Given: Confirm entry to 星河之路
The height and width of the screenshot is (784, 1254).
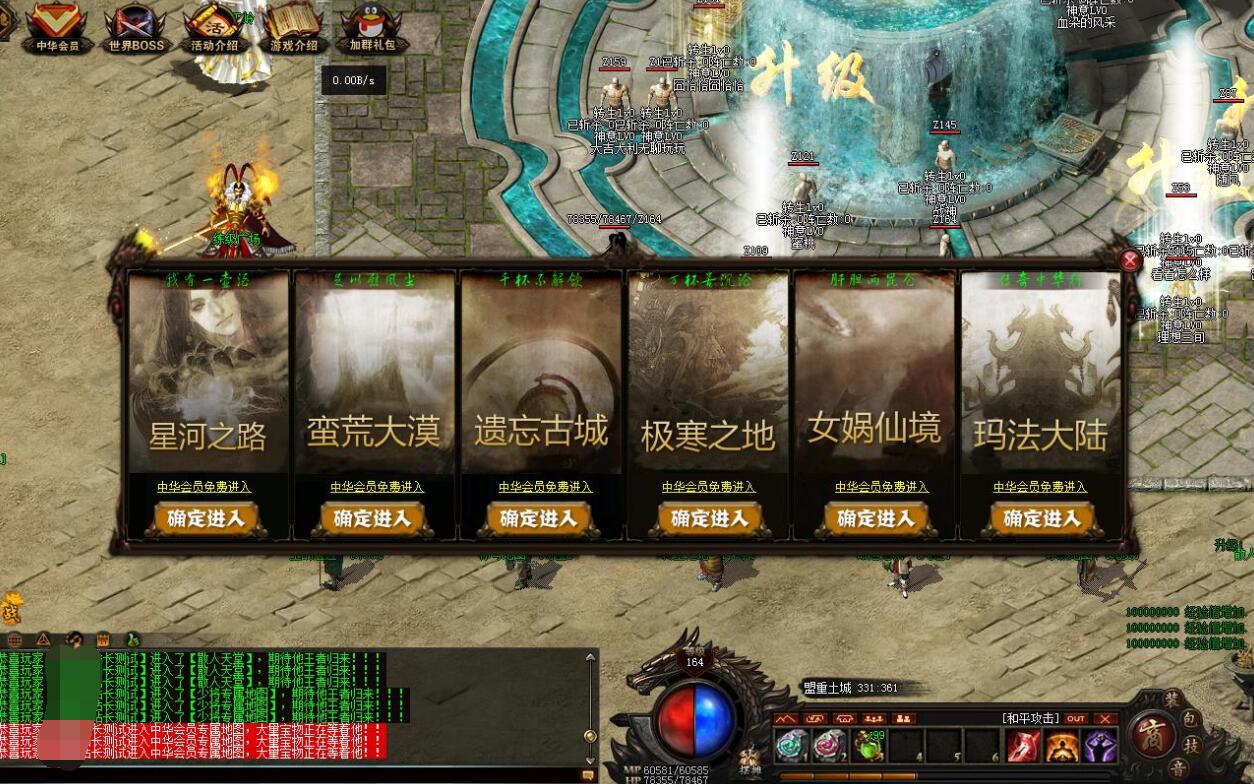Looking at the screenshot, I should tap(207, 519).
